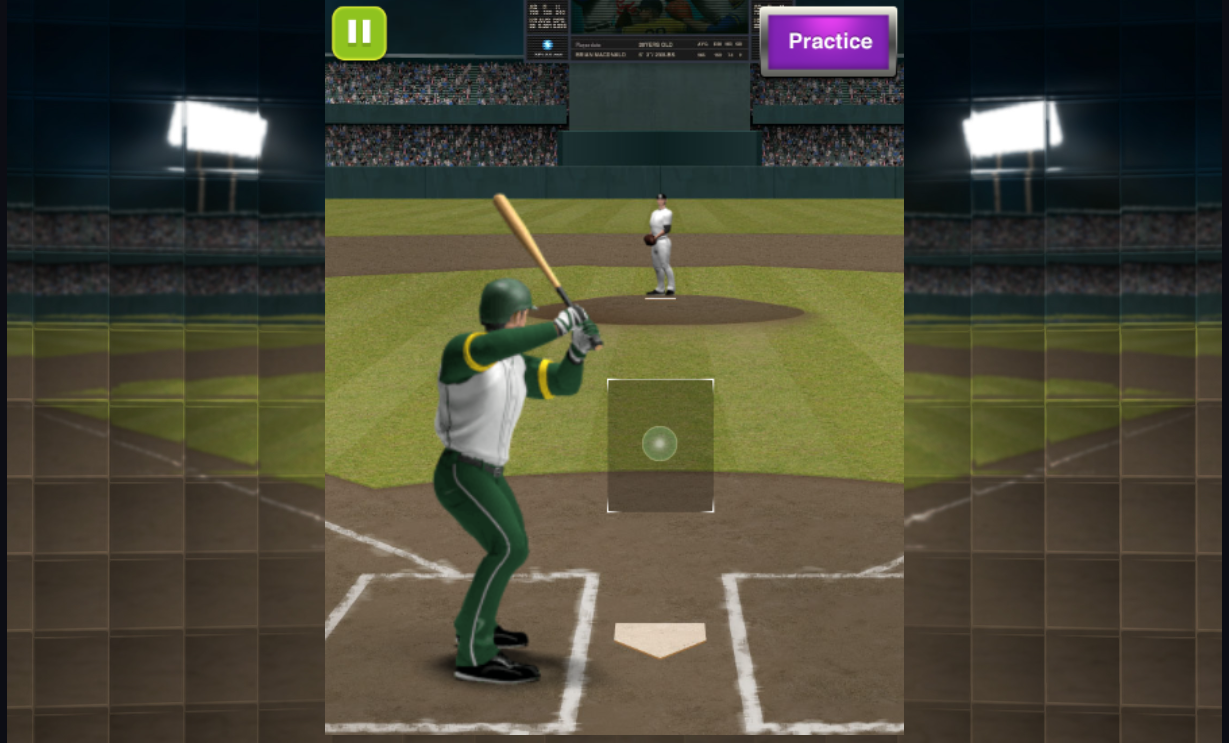The height and width of the screenshot is (743, 1229).
Task: Pause the game with the green button
Action: [359, 33]
